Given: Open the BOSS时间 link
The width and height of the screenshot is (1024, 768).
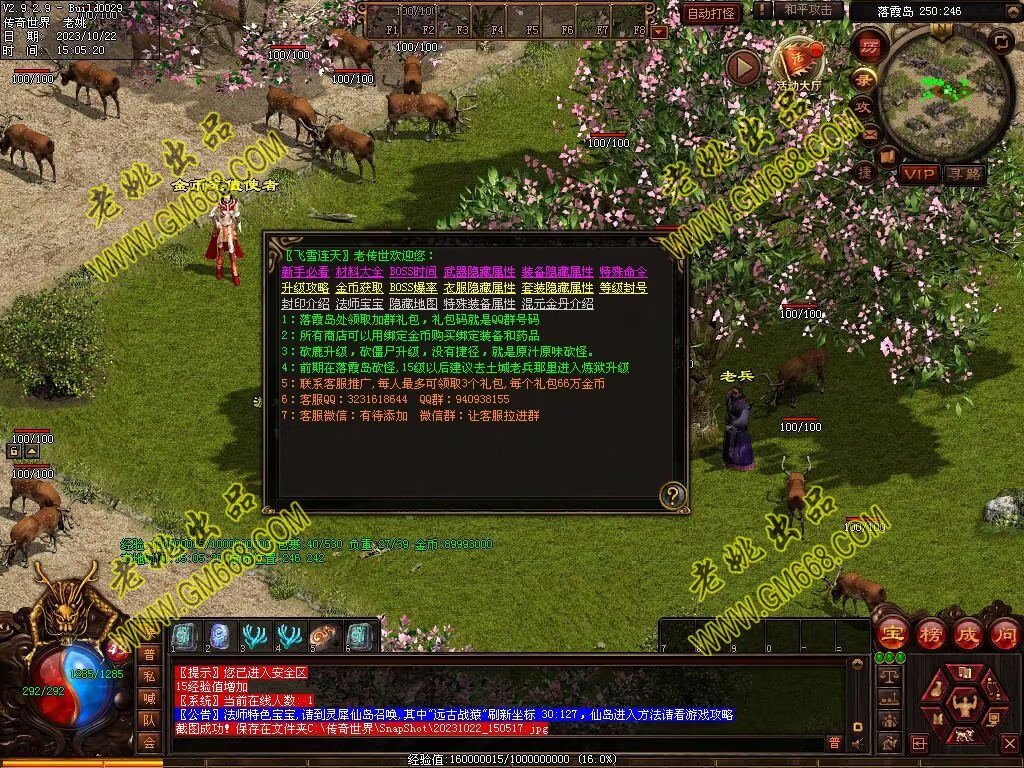Looking at the screenshot, I should 413,272.
